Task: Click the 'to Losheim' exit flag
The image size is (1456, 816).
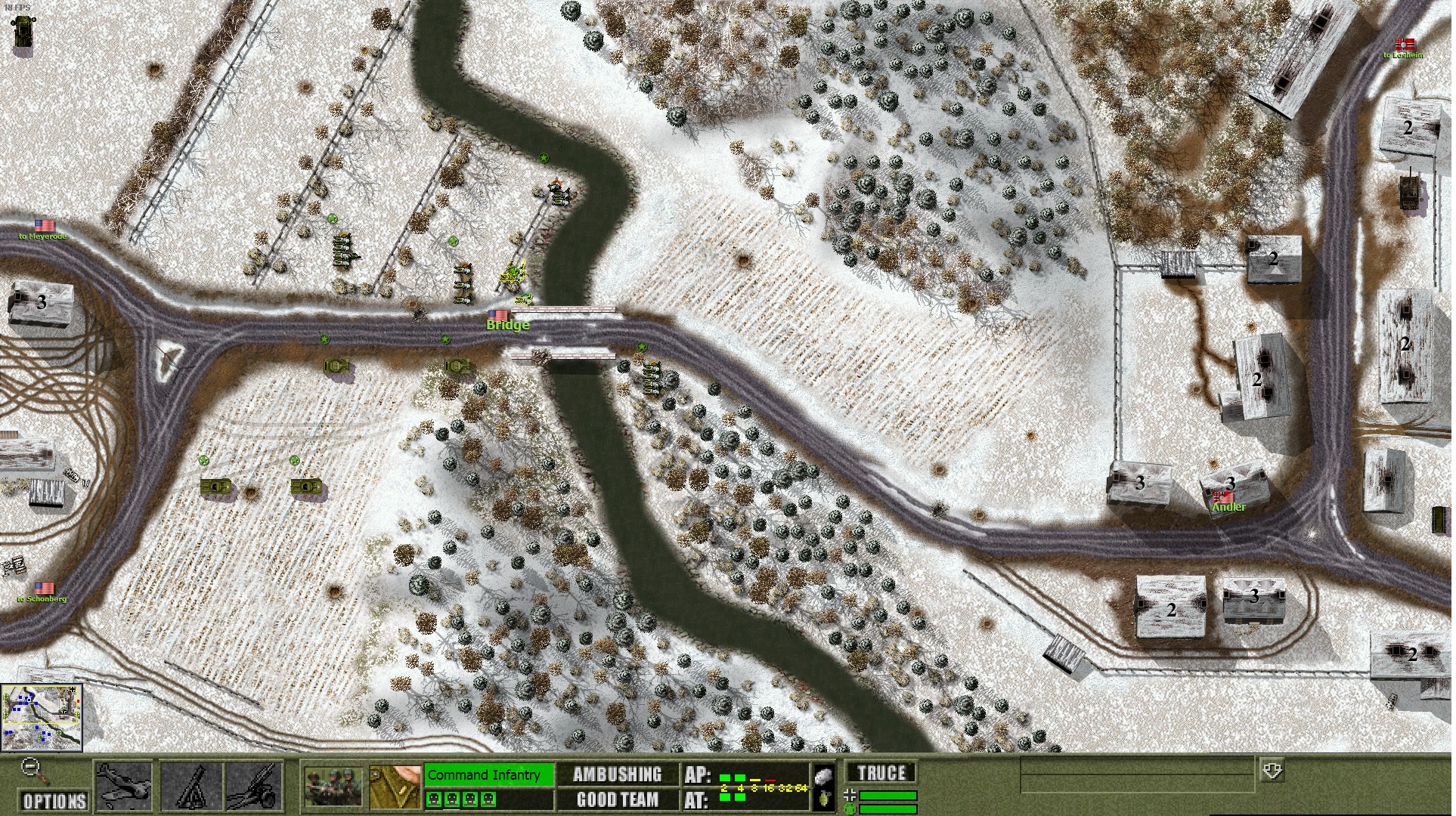Action: click(1405, 44)
